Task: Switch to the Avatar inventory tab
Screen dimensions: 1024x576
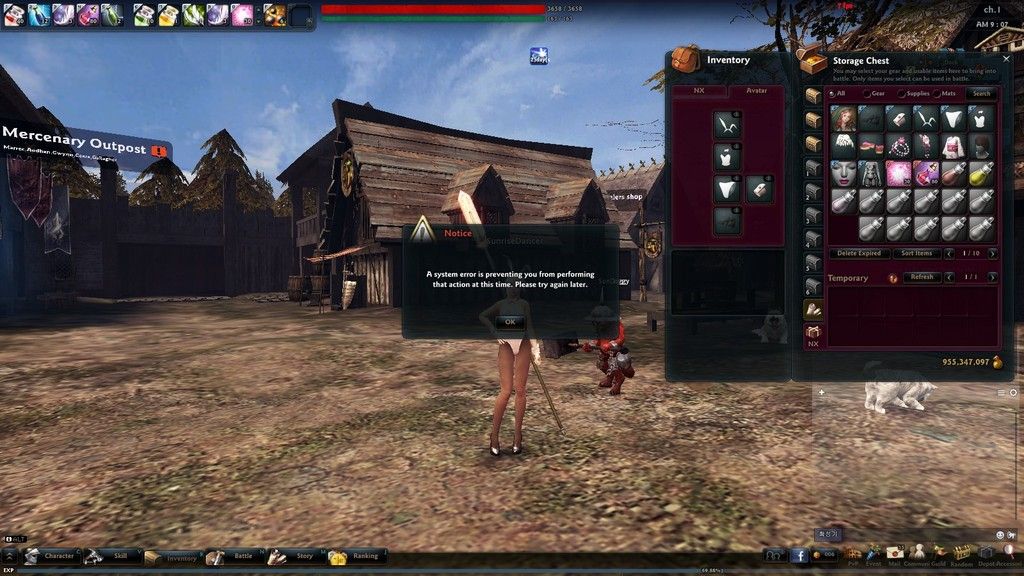Action: 756,91
